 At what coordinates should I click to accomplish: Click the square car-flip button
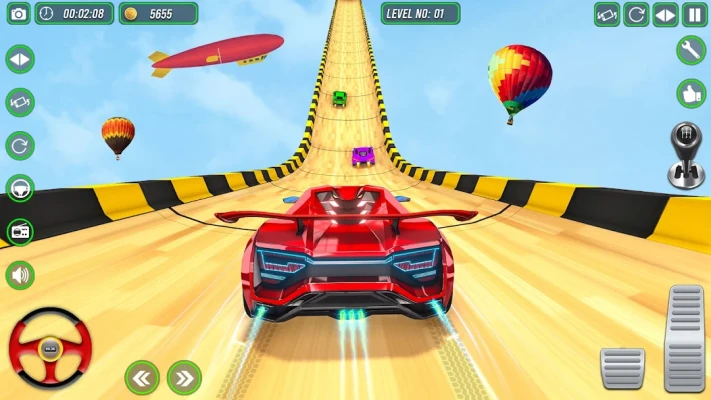tap(607, 14)
